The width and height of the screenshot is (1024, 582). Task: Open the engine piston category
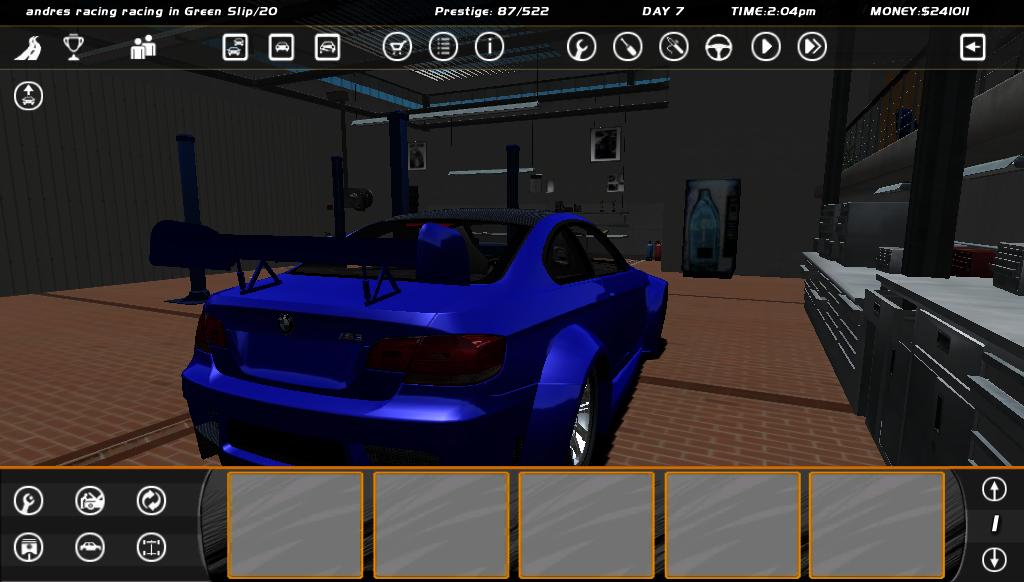(x=29, y=547)
